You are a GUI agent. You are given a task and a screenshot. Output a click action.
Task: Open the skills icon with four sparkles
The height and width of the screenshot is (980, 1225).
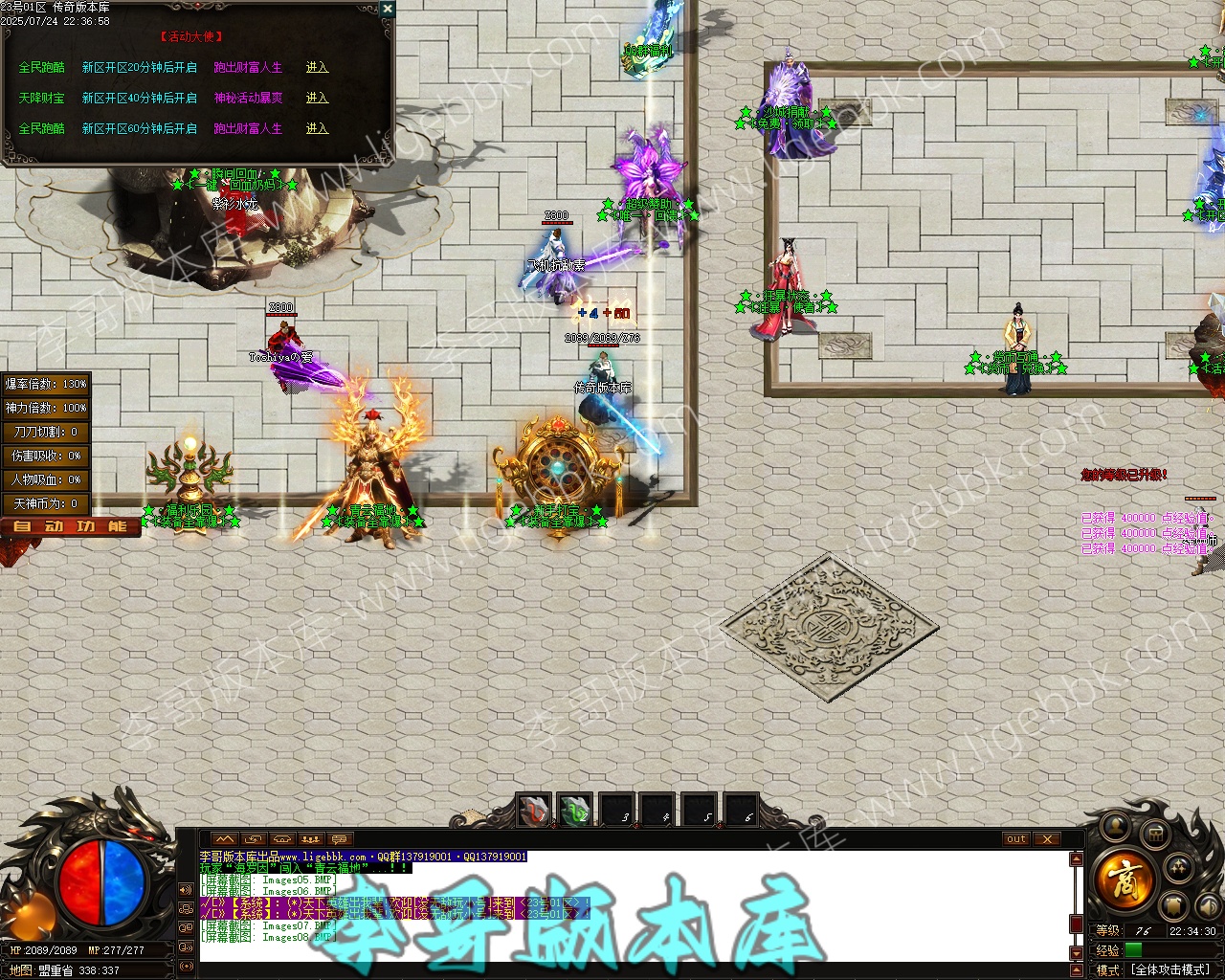[x=1179, y=869]
